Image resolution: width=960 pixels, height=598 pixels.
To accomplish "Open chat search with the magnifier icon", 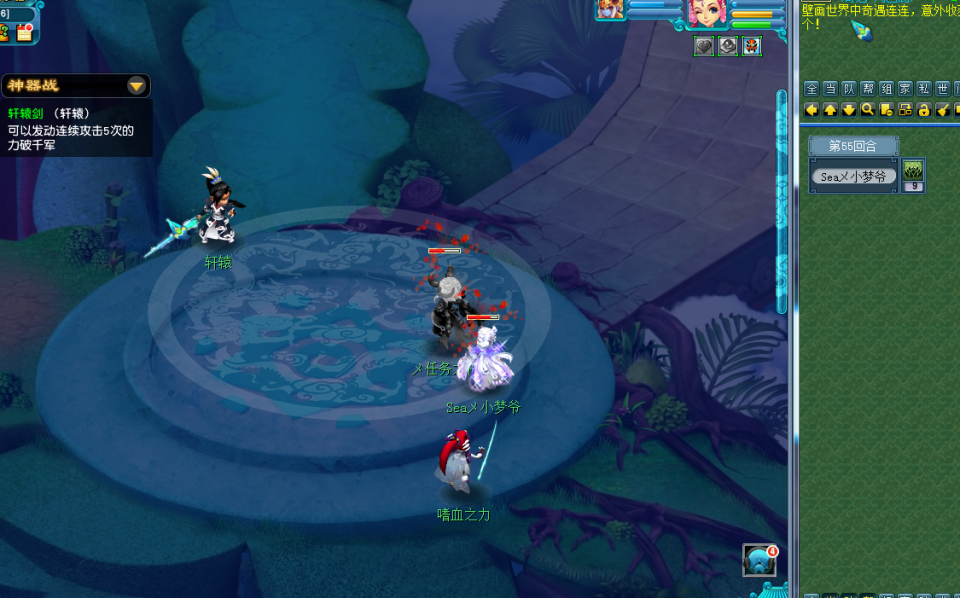I will [x=868, y=109].
